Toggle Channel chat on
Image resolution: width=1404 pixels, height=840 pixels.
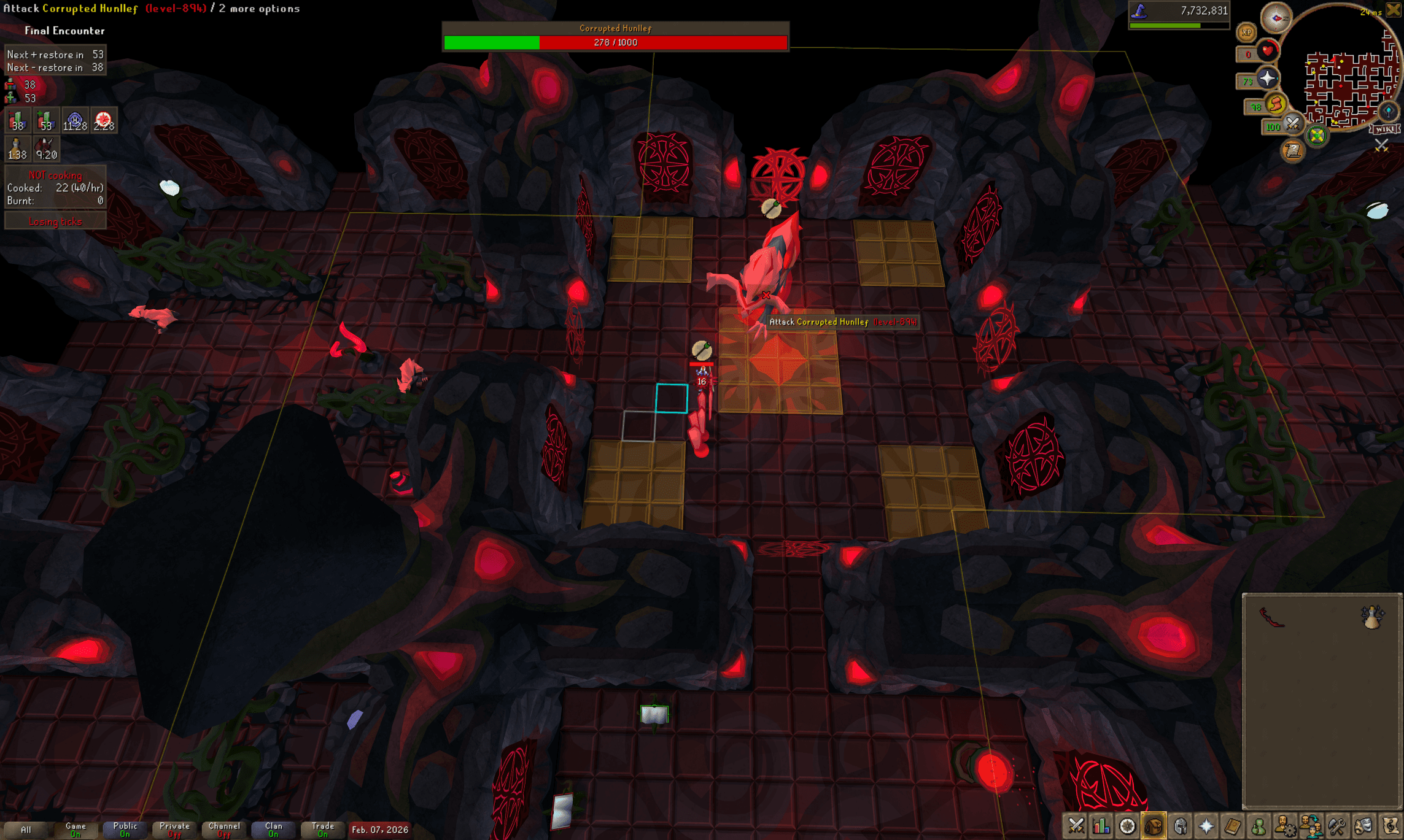coord(223,830)
